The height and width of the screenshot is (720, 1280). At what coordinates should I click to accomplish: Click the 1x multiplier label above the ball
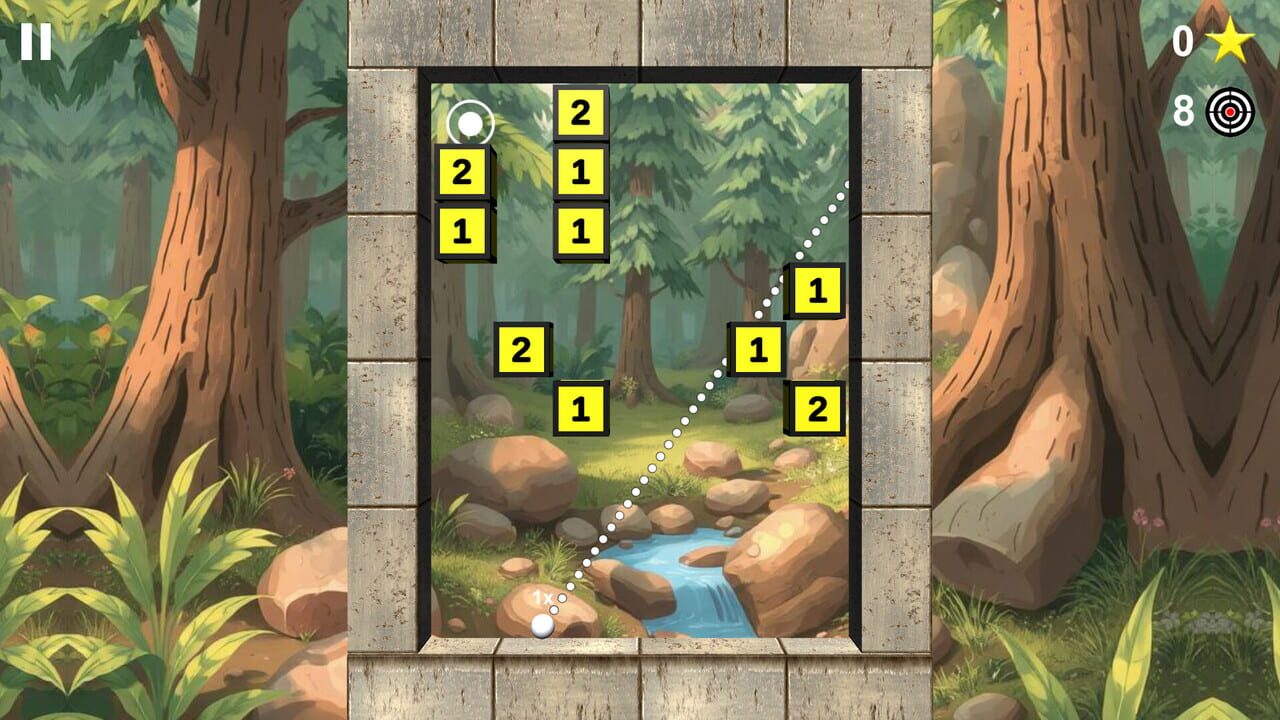[x=542, y=597]
